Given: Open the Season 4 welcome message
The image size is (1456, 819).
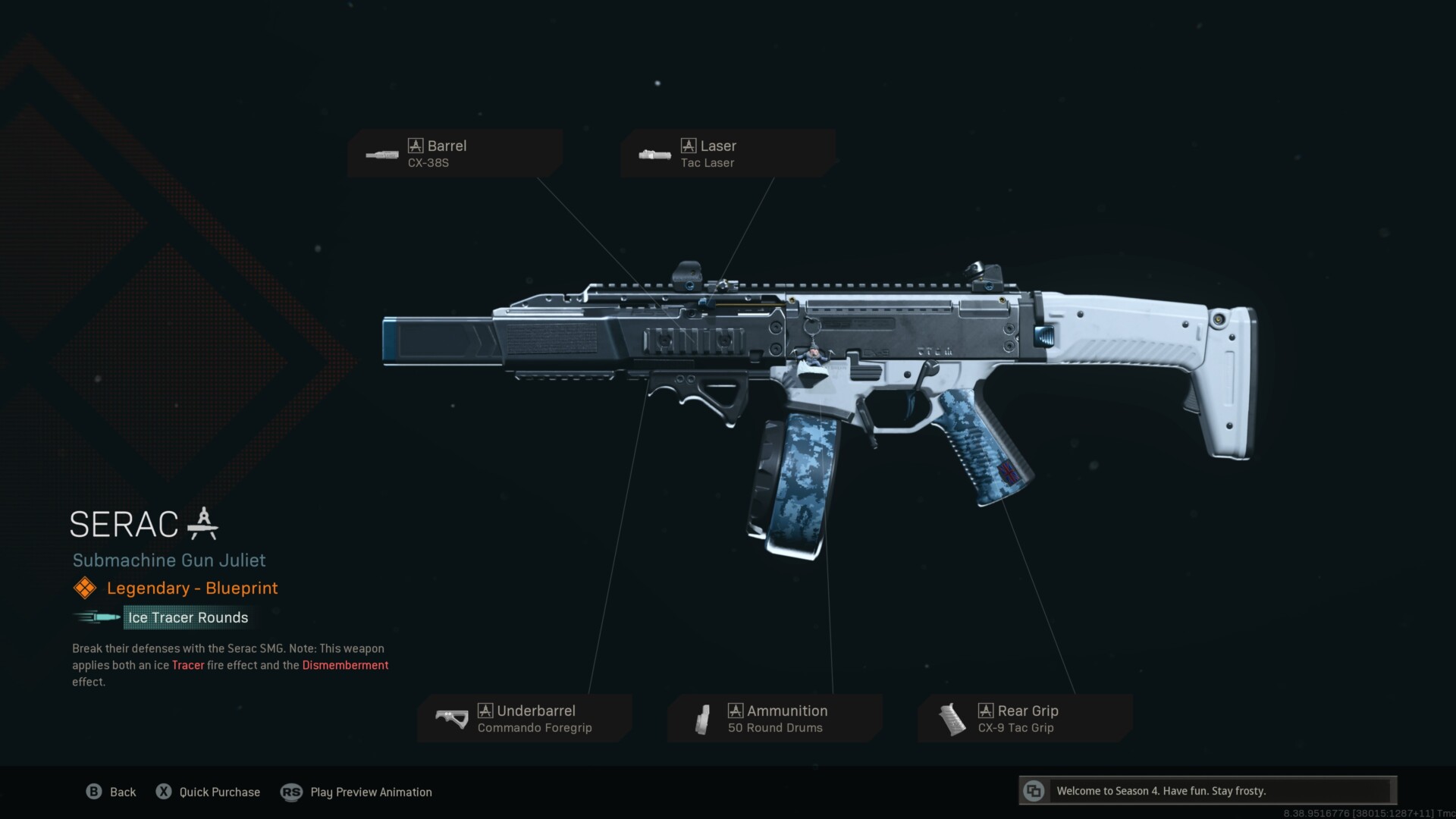Looking at the screenshot, I should point(1207,791).
